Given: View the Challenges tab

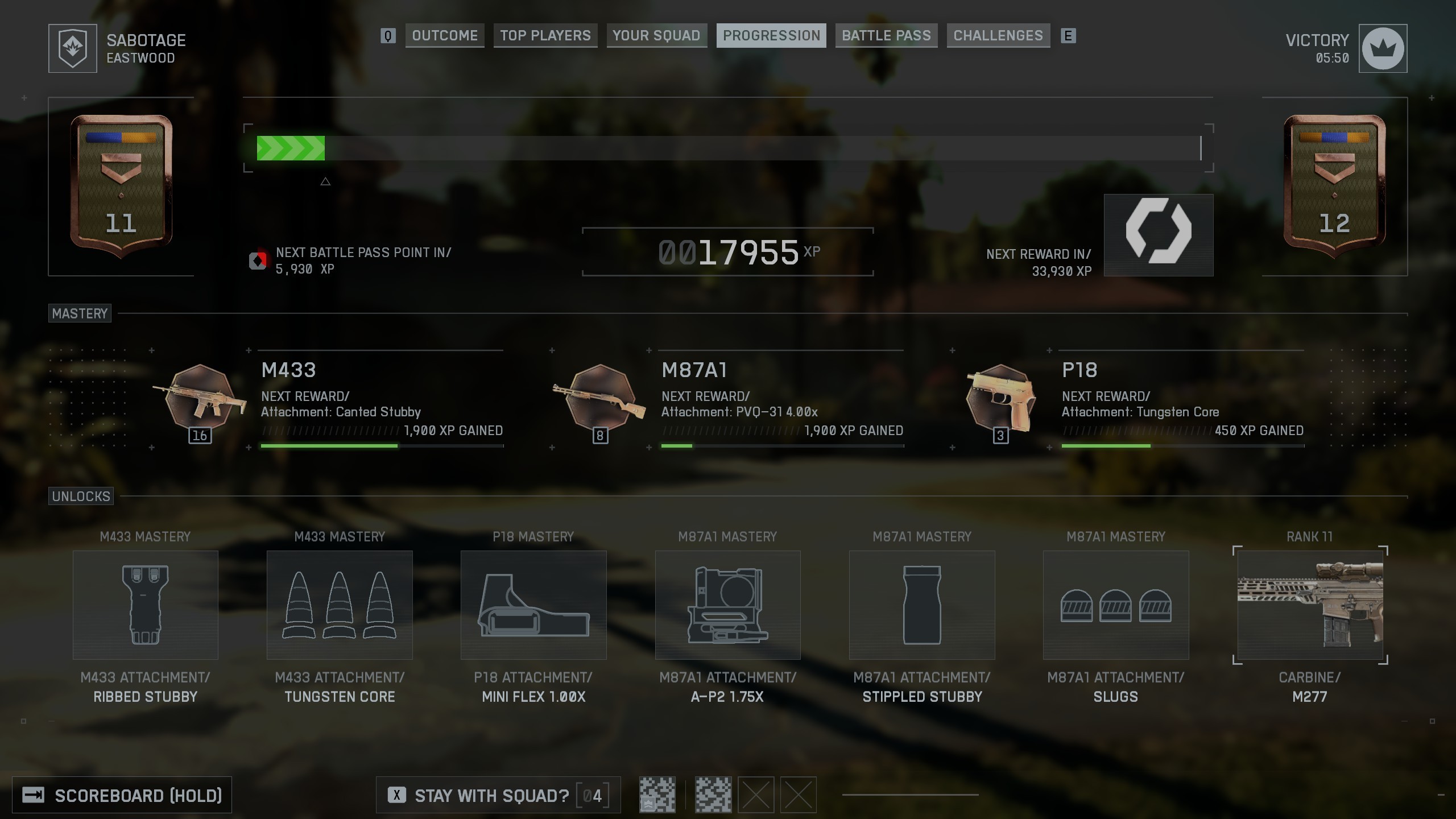Looking at the screenshot, I should click(998, 36).
